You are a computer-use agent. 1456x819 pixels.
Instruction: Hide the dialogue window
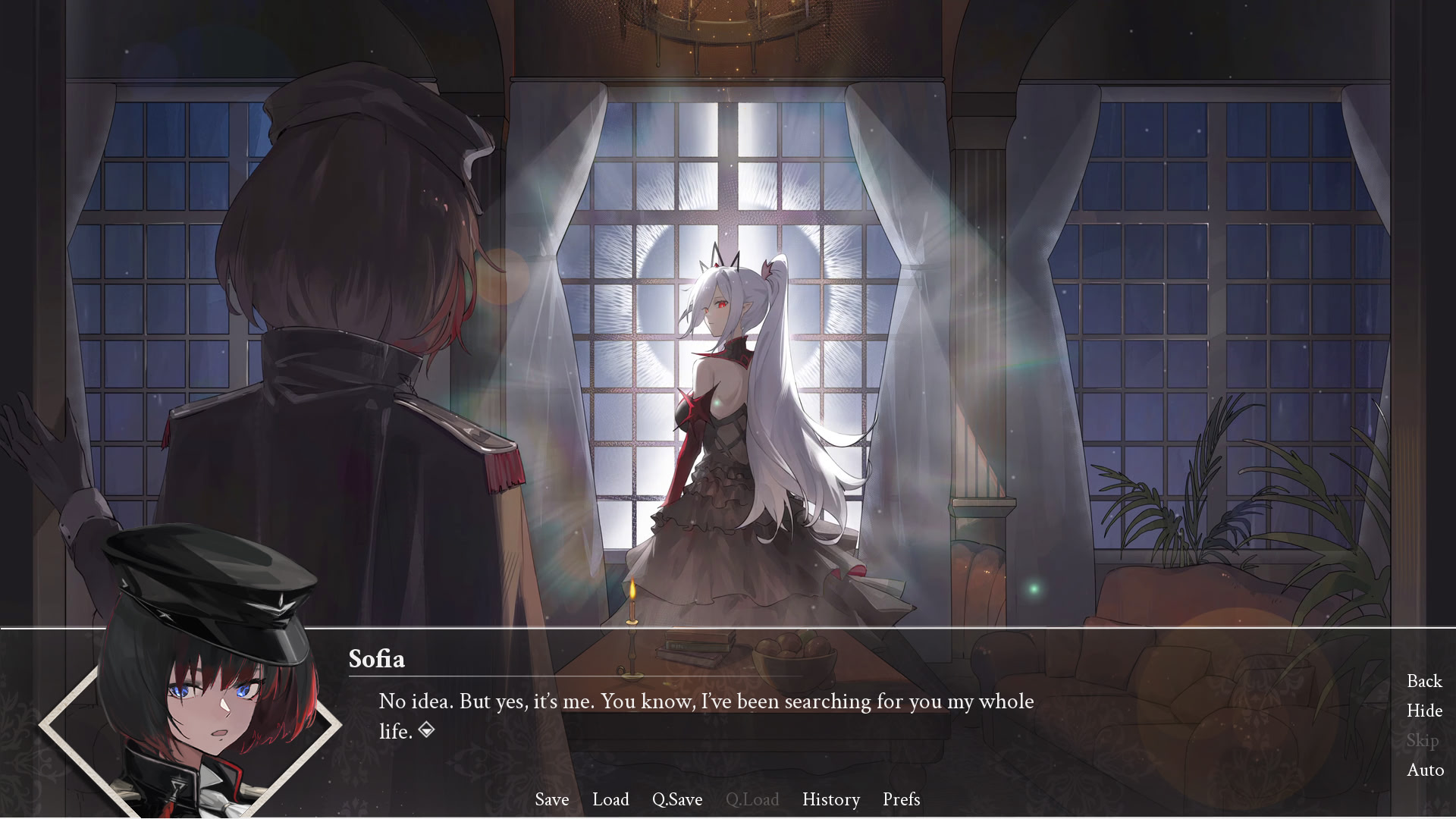tap(1424, 711)
